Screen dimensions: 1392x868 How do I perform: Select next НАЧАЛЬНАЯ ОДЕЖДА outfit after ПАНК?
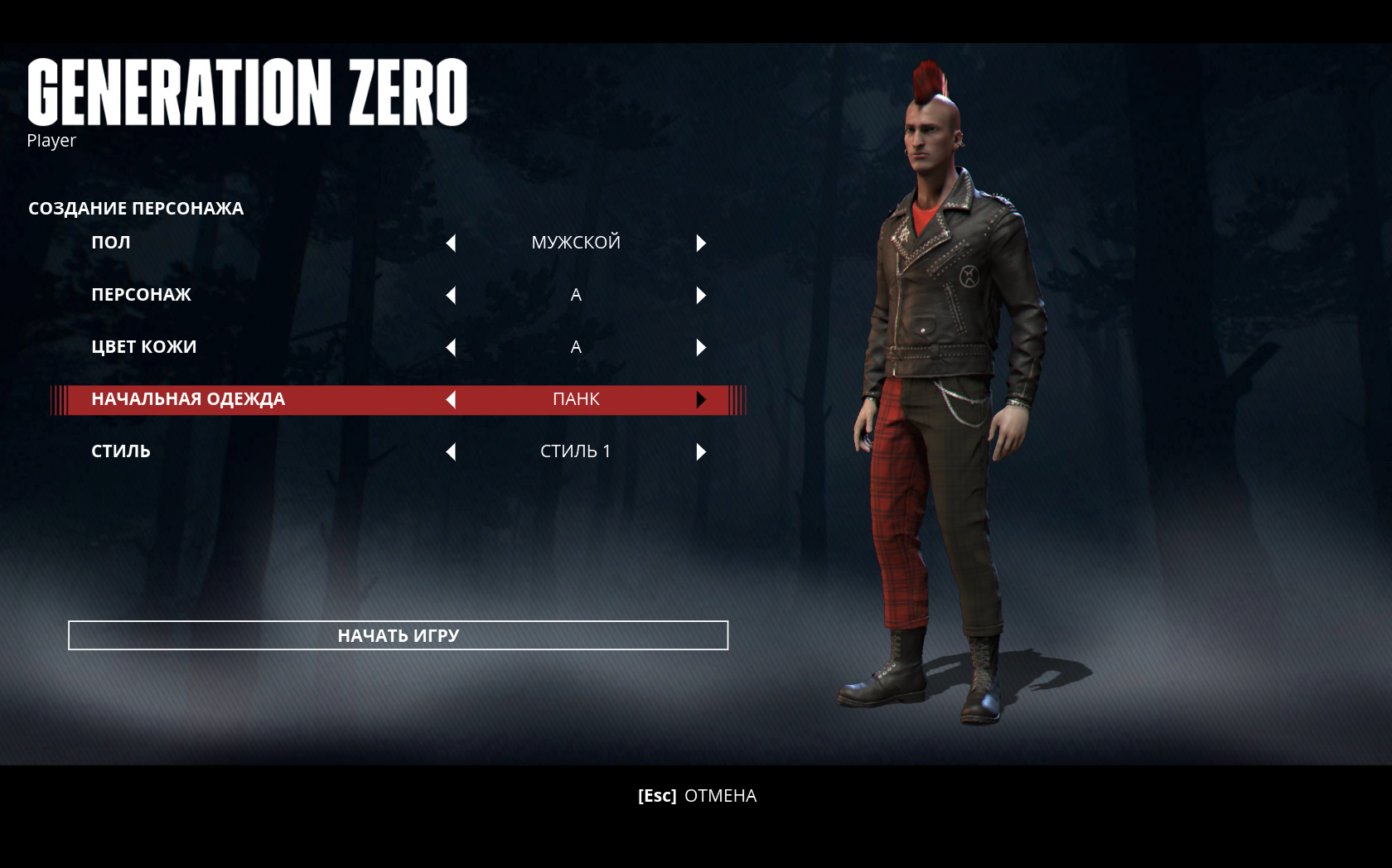coord(701,399)
